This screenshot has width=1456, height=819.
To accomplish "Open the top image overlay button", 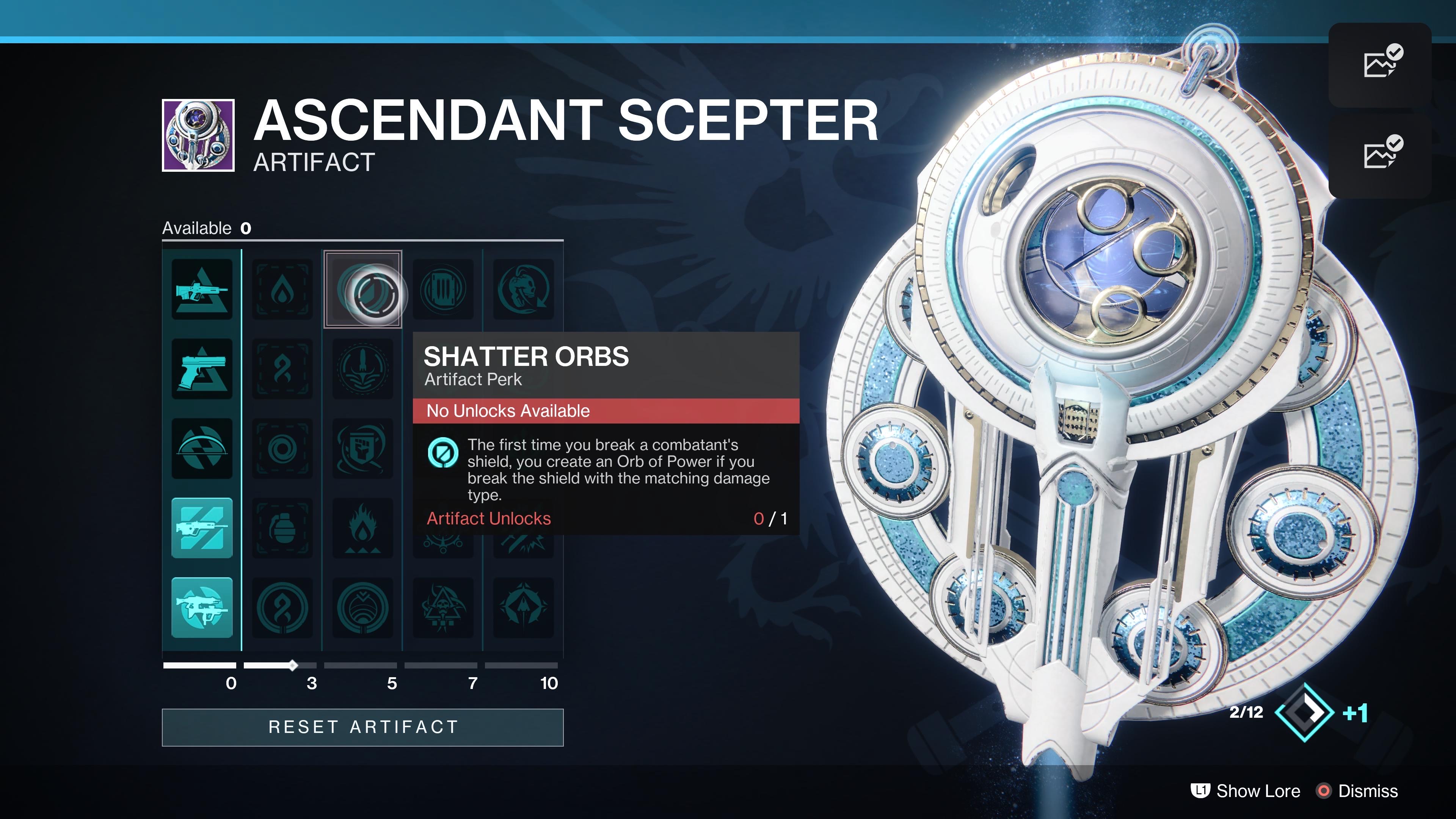I will point(1380,64).
